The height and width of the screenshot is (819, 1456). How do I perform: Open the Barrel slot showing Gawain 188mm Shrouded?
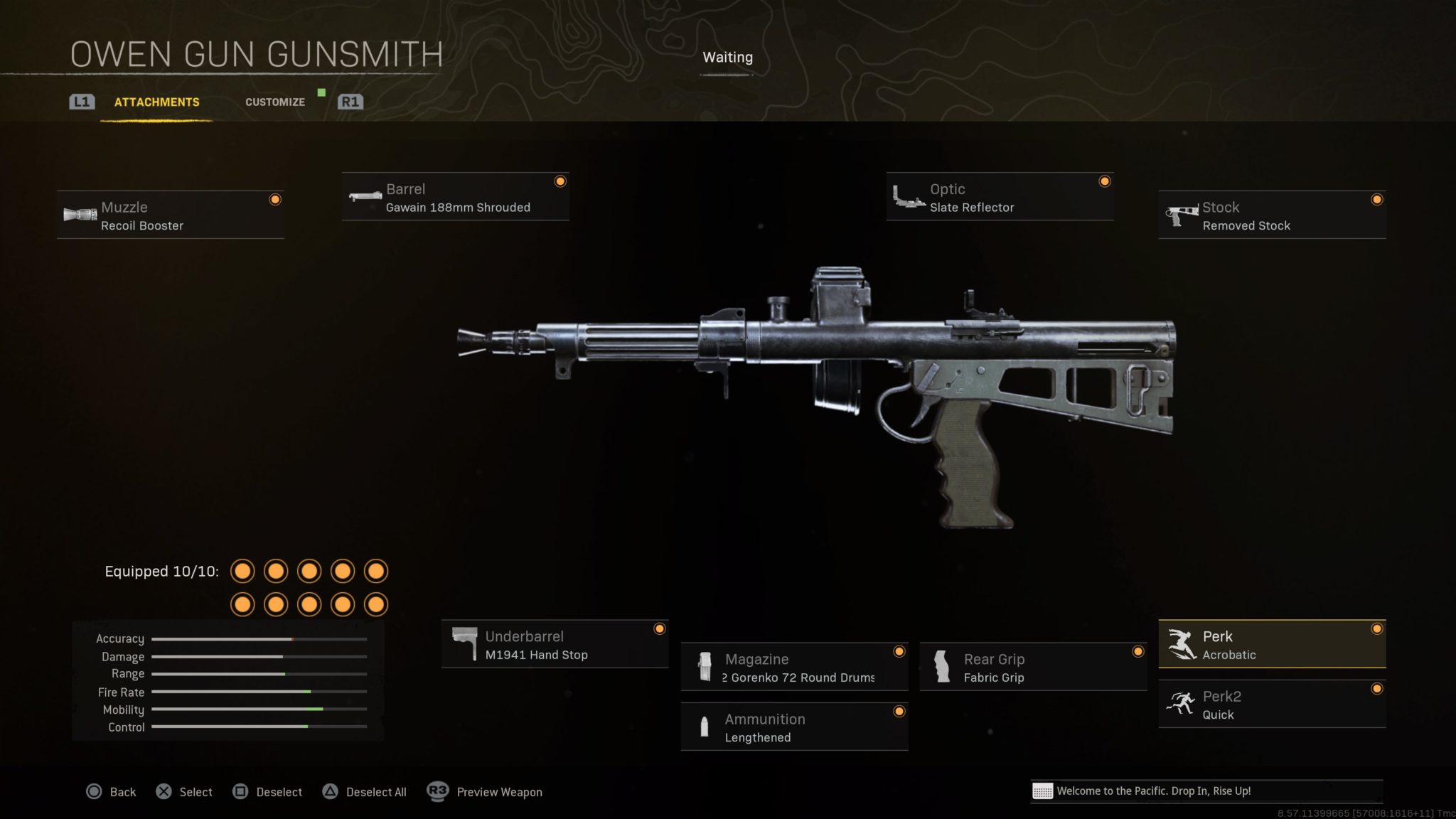coord(365,198)
